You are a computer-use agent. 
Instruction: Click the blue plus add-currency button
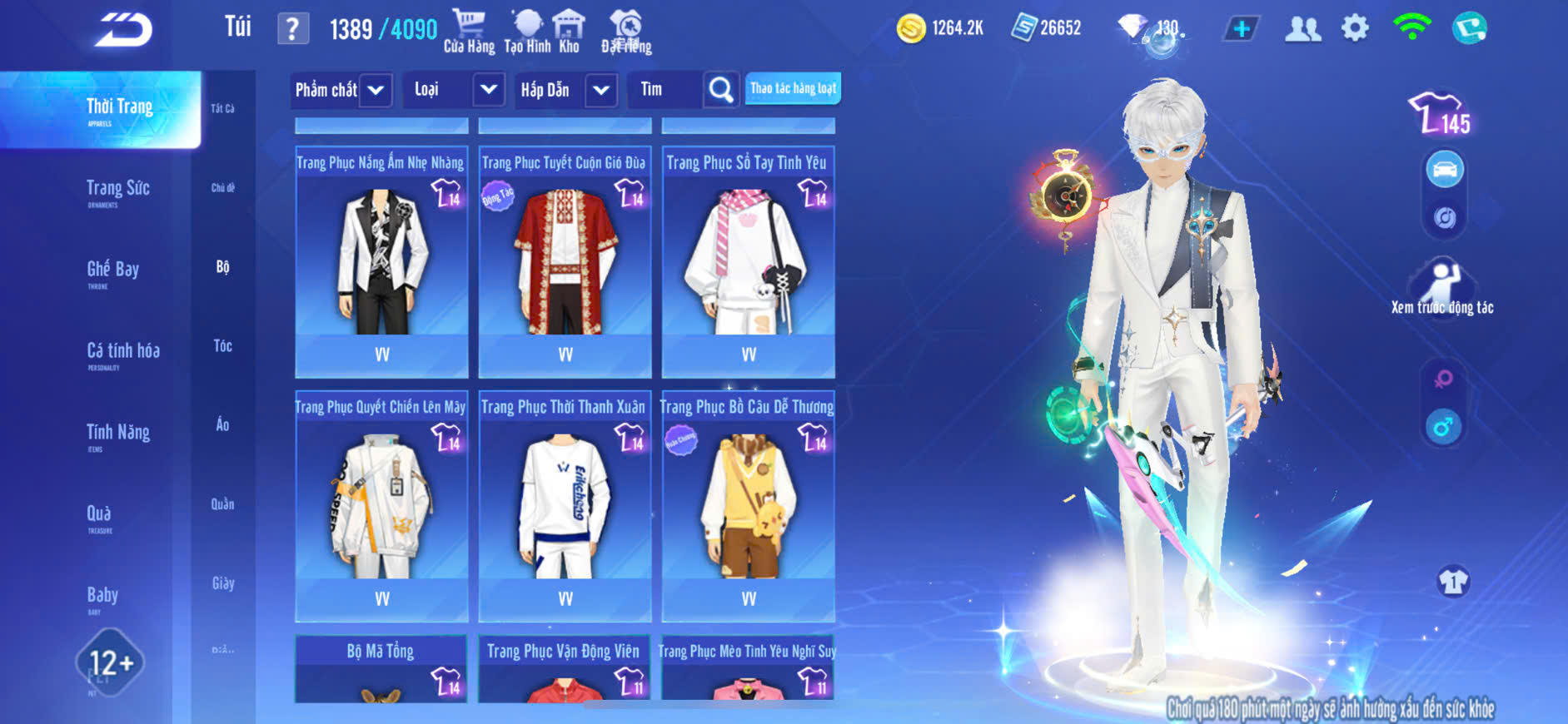pyautogui.click(x=1241, y=29)
